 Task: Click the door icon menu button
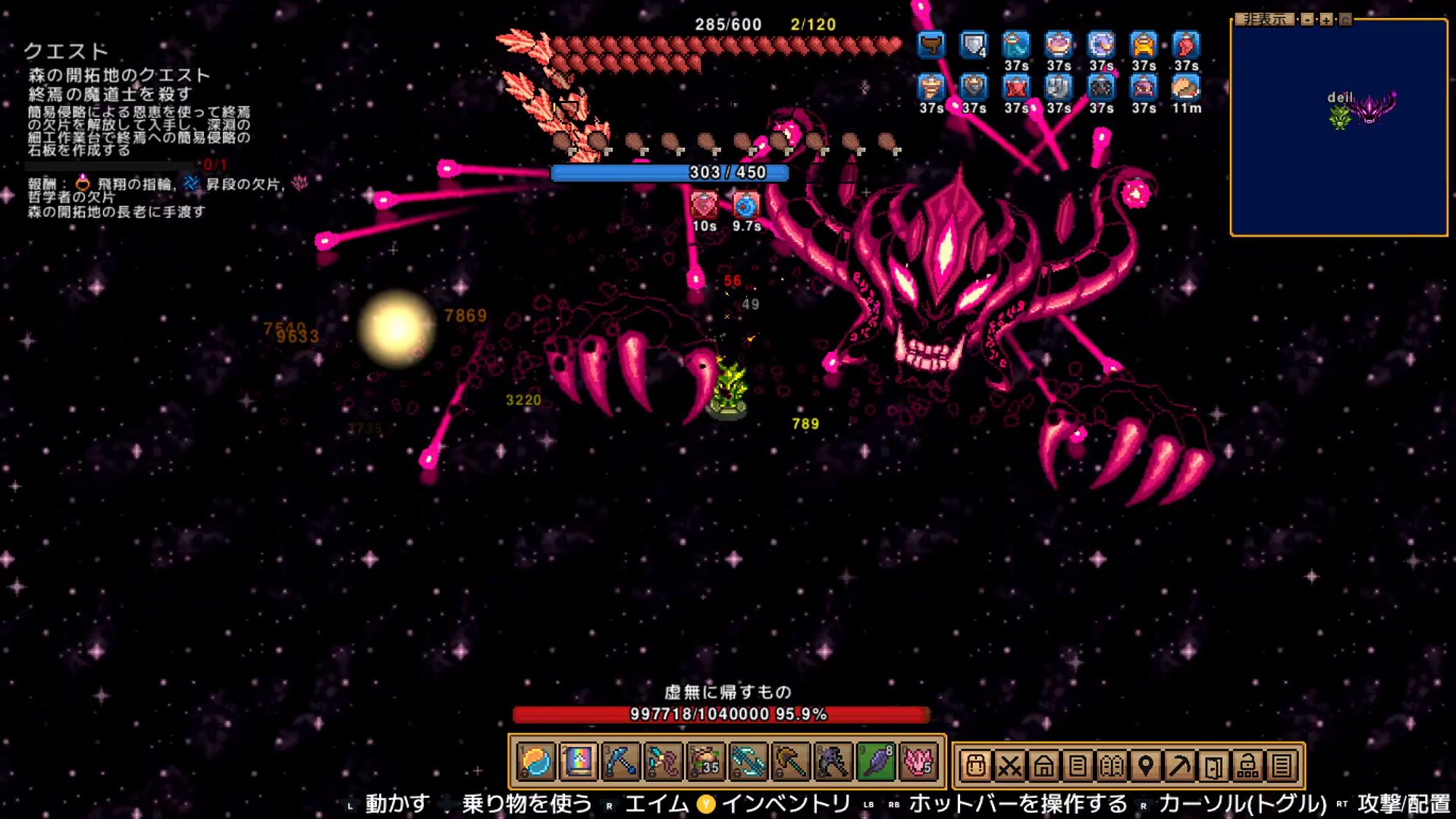point(1213,766)
